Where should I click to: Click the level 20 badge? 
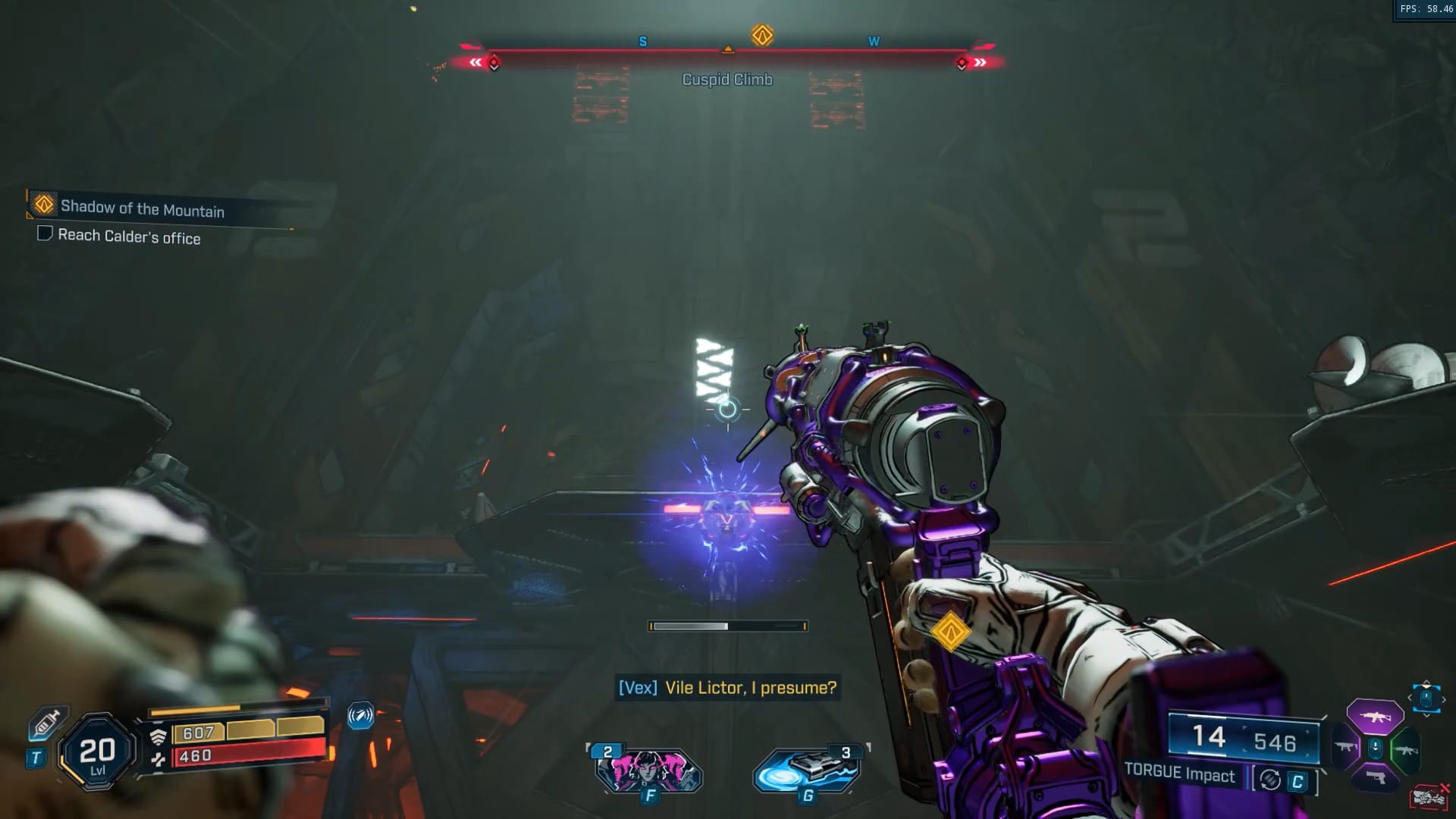[97, 752]
